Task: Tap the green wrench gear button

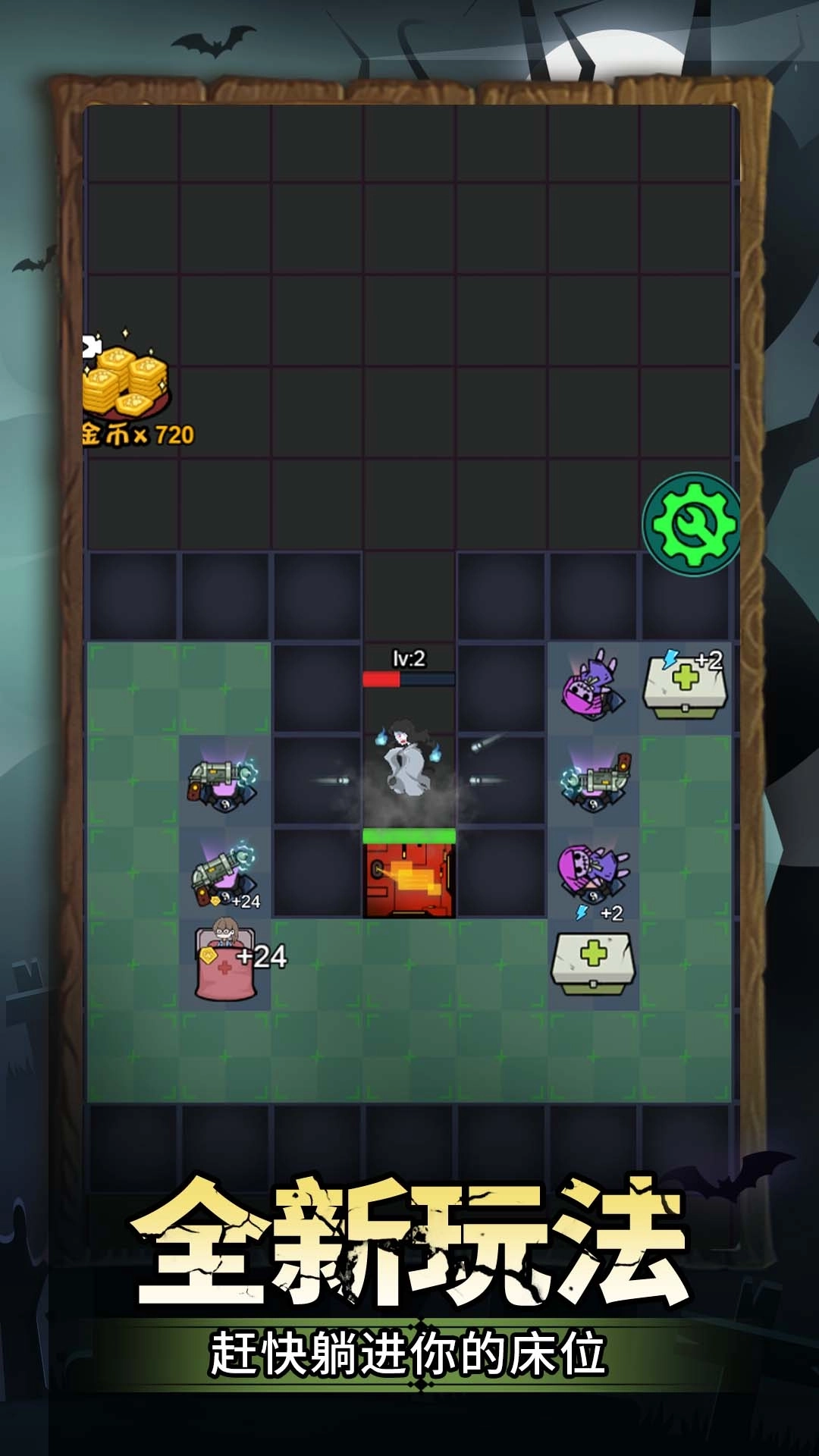Action: (x=692, y=523)
